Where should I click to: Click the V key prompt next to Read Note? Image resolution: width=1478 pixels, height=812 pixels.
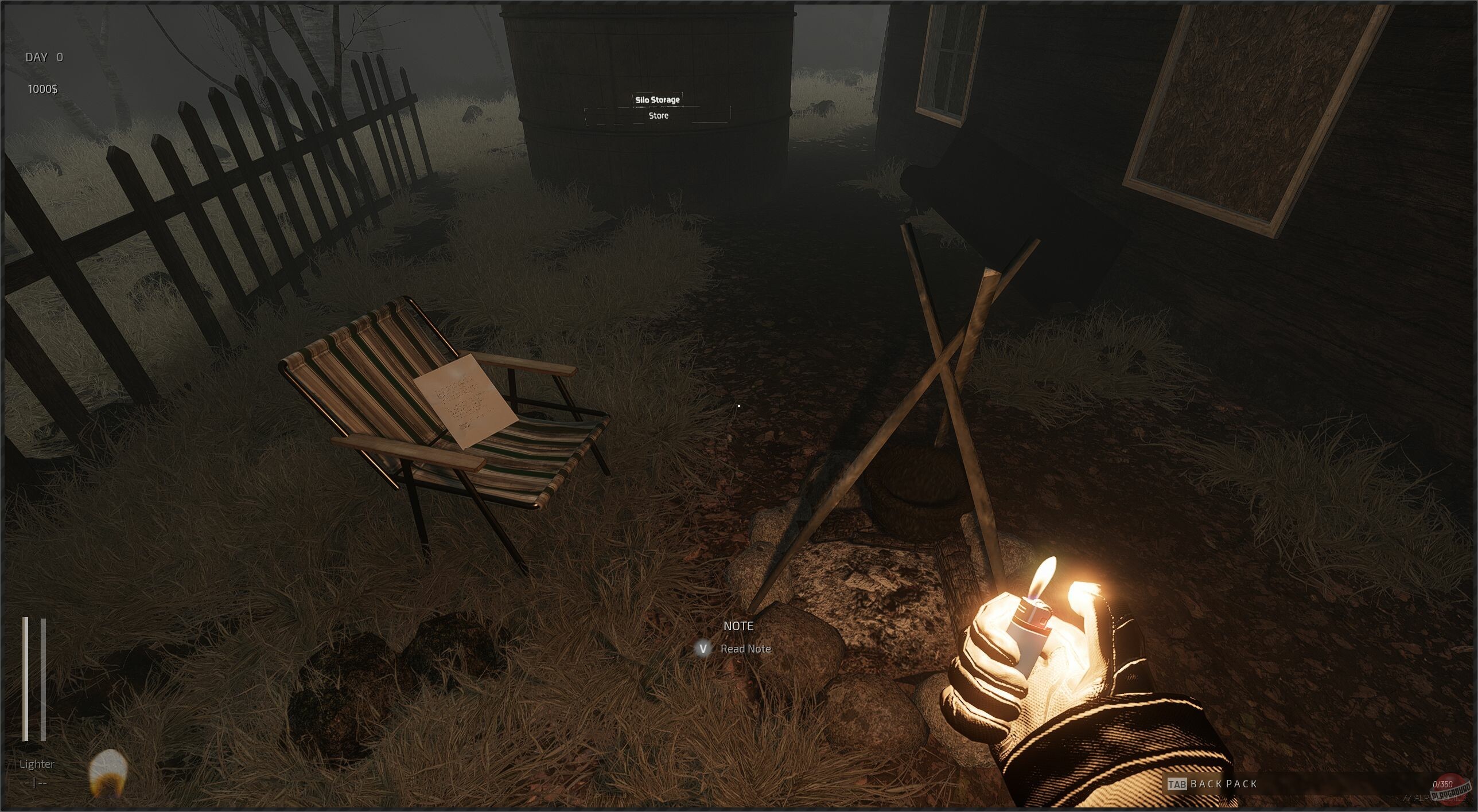coord(703,648)
